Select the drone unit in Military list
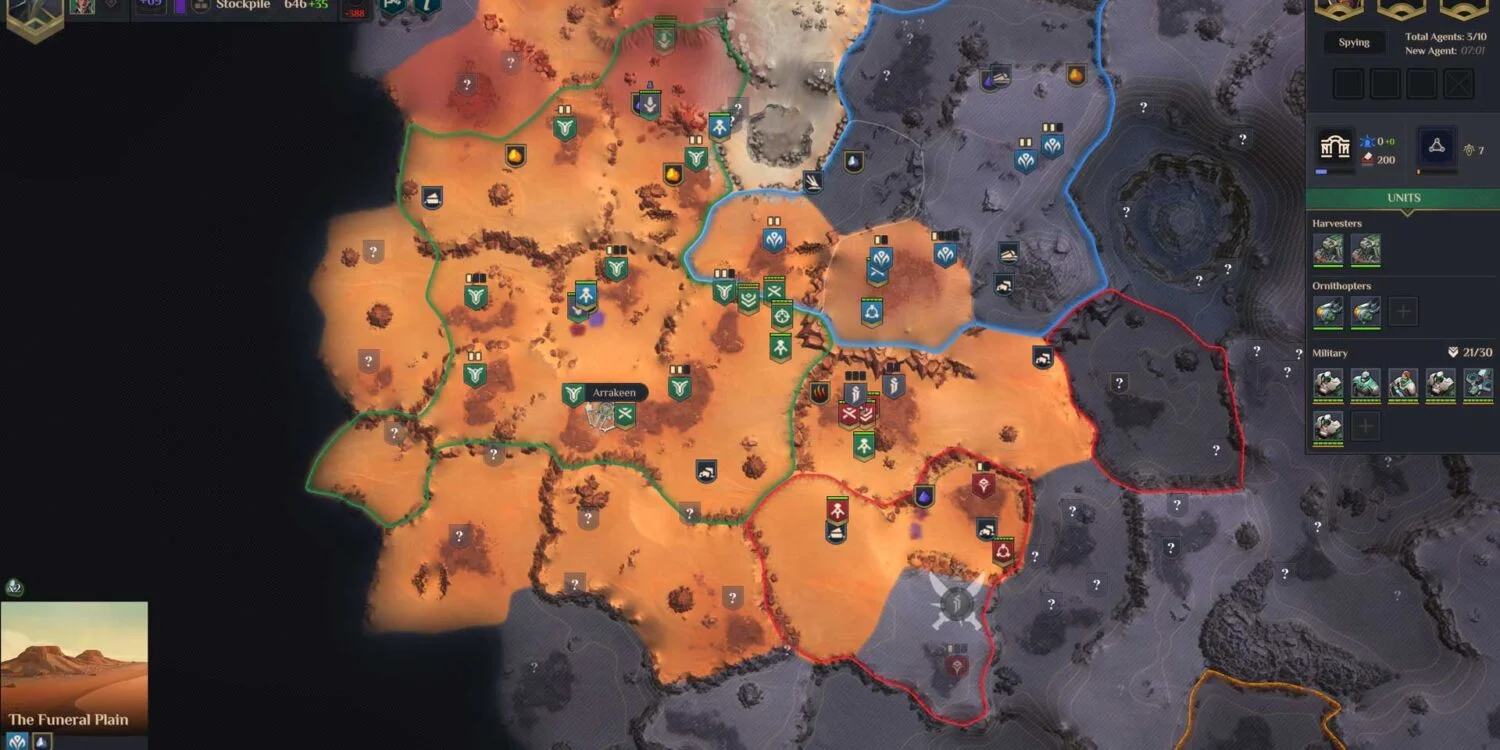This screenshot has width=1500, height=750. click(x=1478, y=383)
